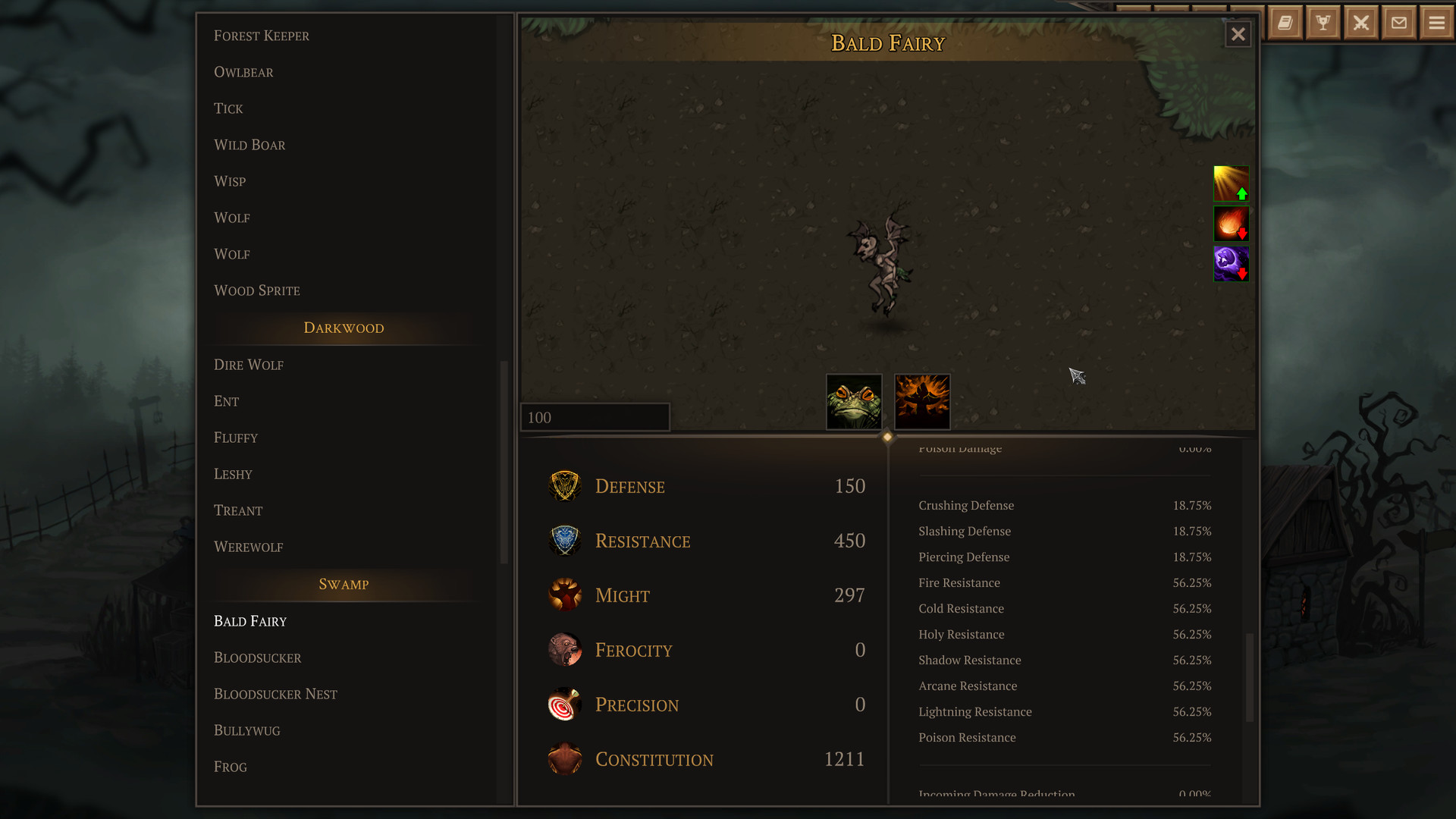Open the envelope mail button
The height and width of the screenshot is (819, 1456).
tap(1399, 23)
